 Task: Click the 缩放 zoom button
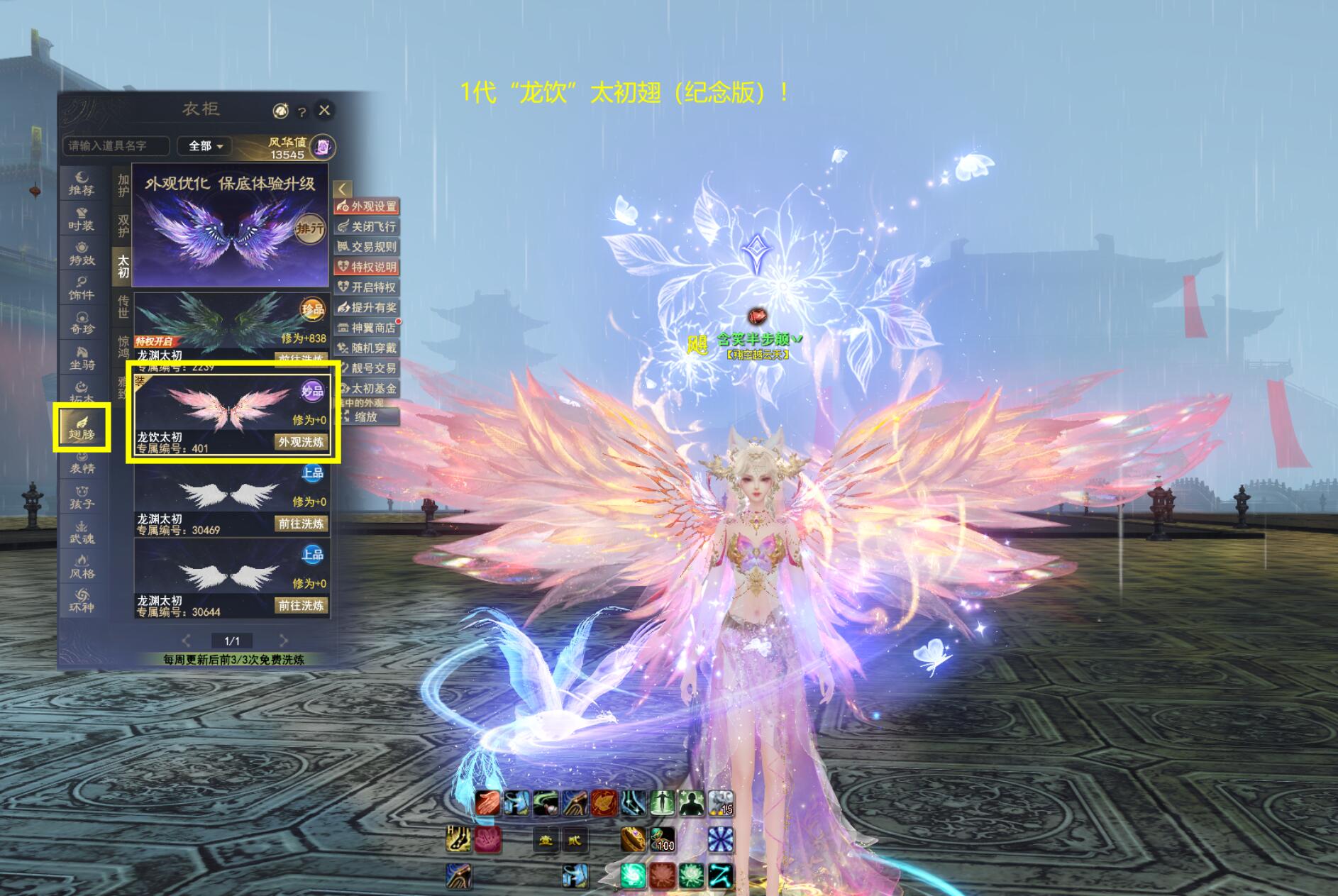tap(367, 417)
